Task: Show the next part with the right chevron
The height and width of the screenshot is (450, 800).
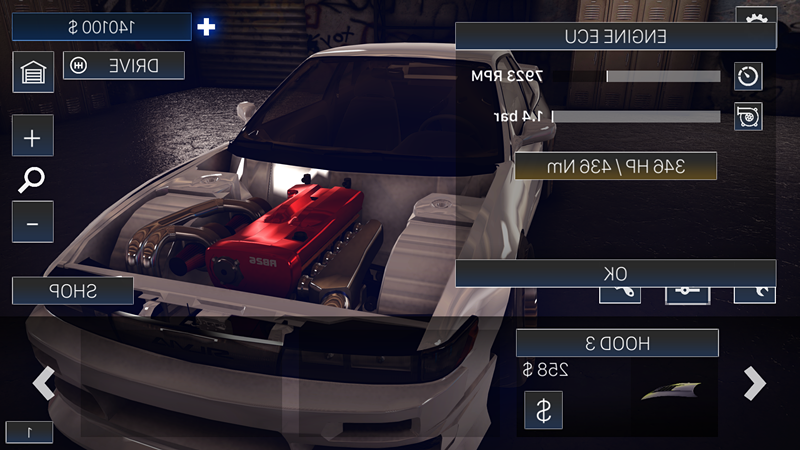Action: pyautogui.click(x=755, y=383)
